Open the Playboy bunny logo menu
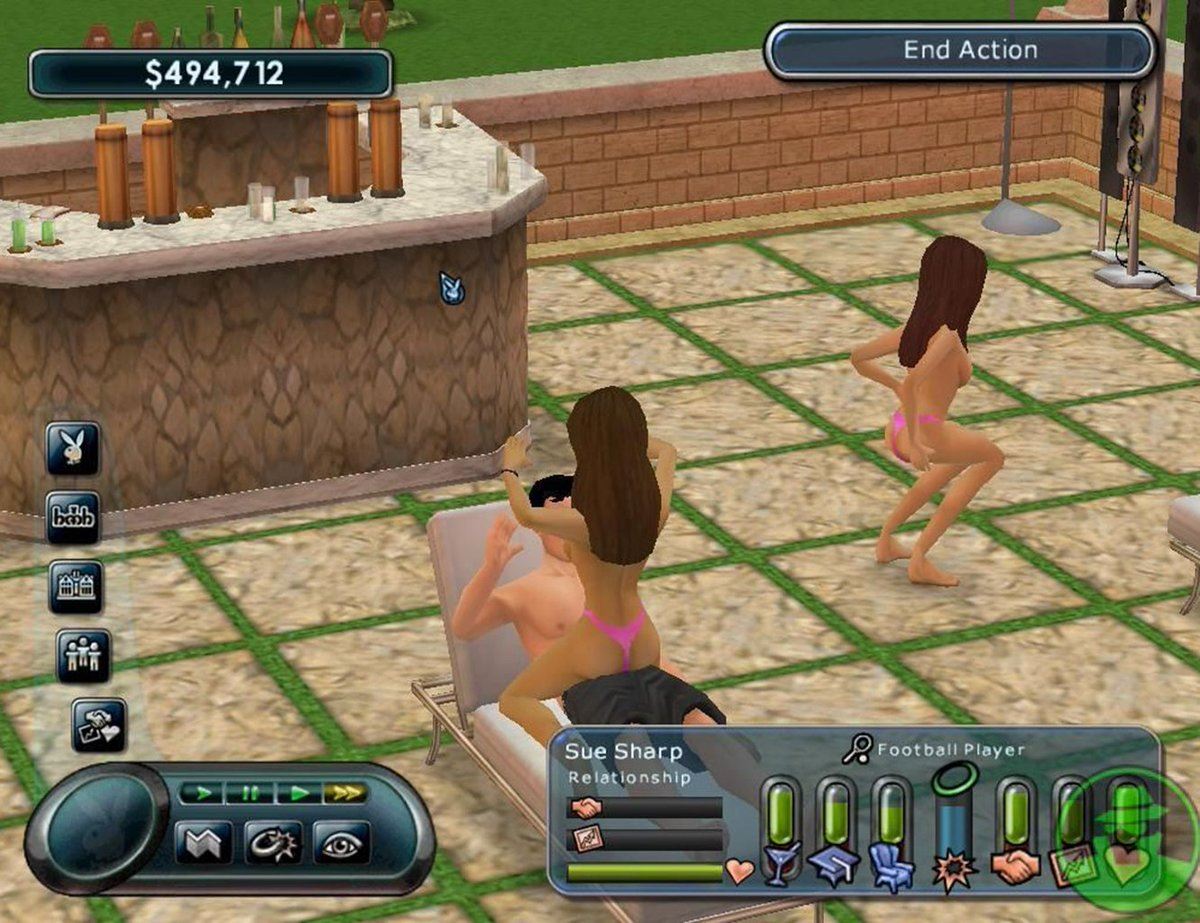 [72, 448]
